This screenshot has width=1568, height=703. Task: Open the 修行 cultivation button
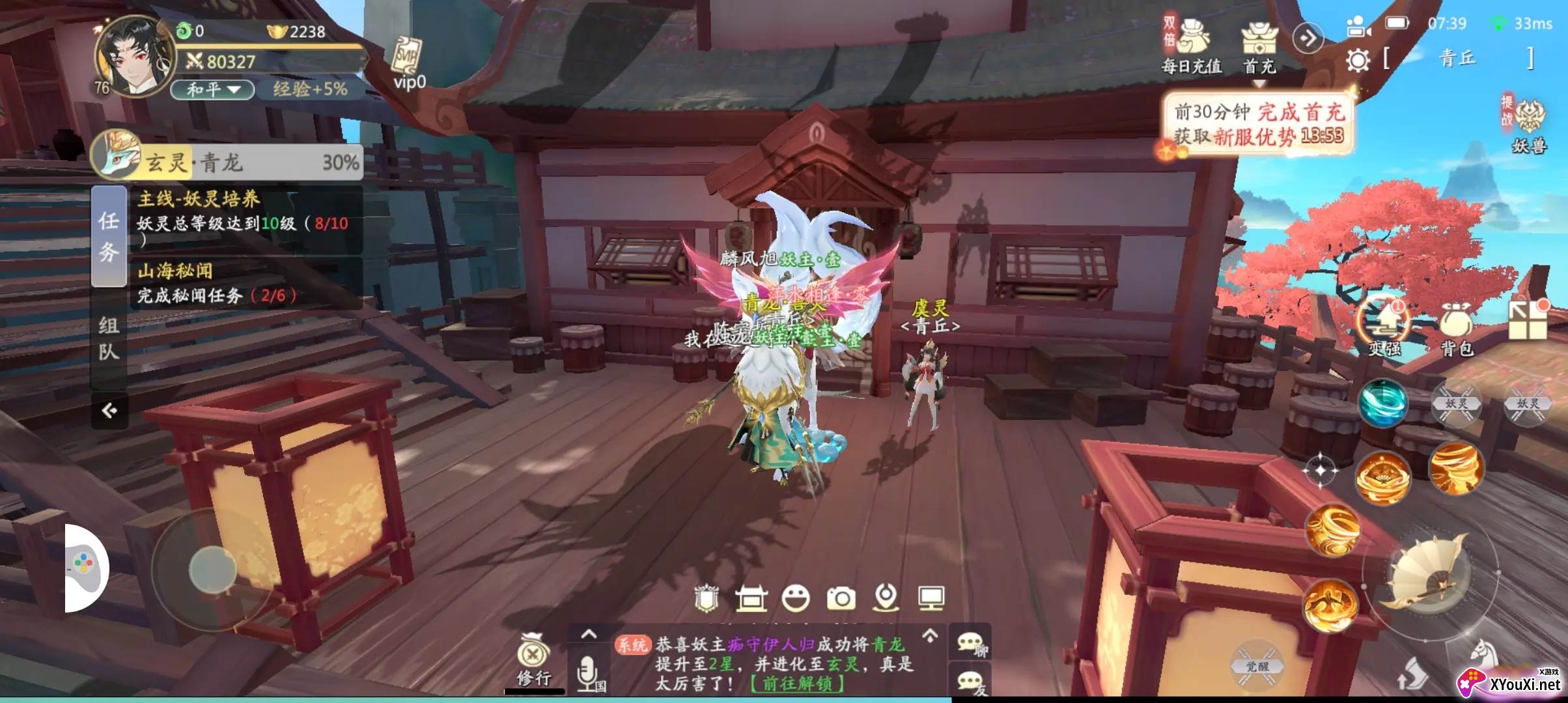(534, 659)
